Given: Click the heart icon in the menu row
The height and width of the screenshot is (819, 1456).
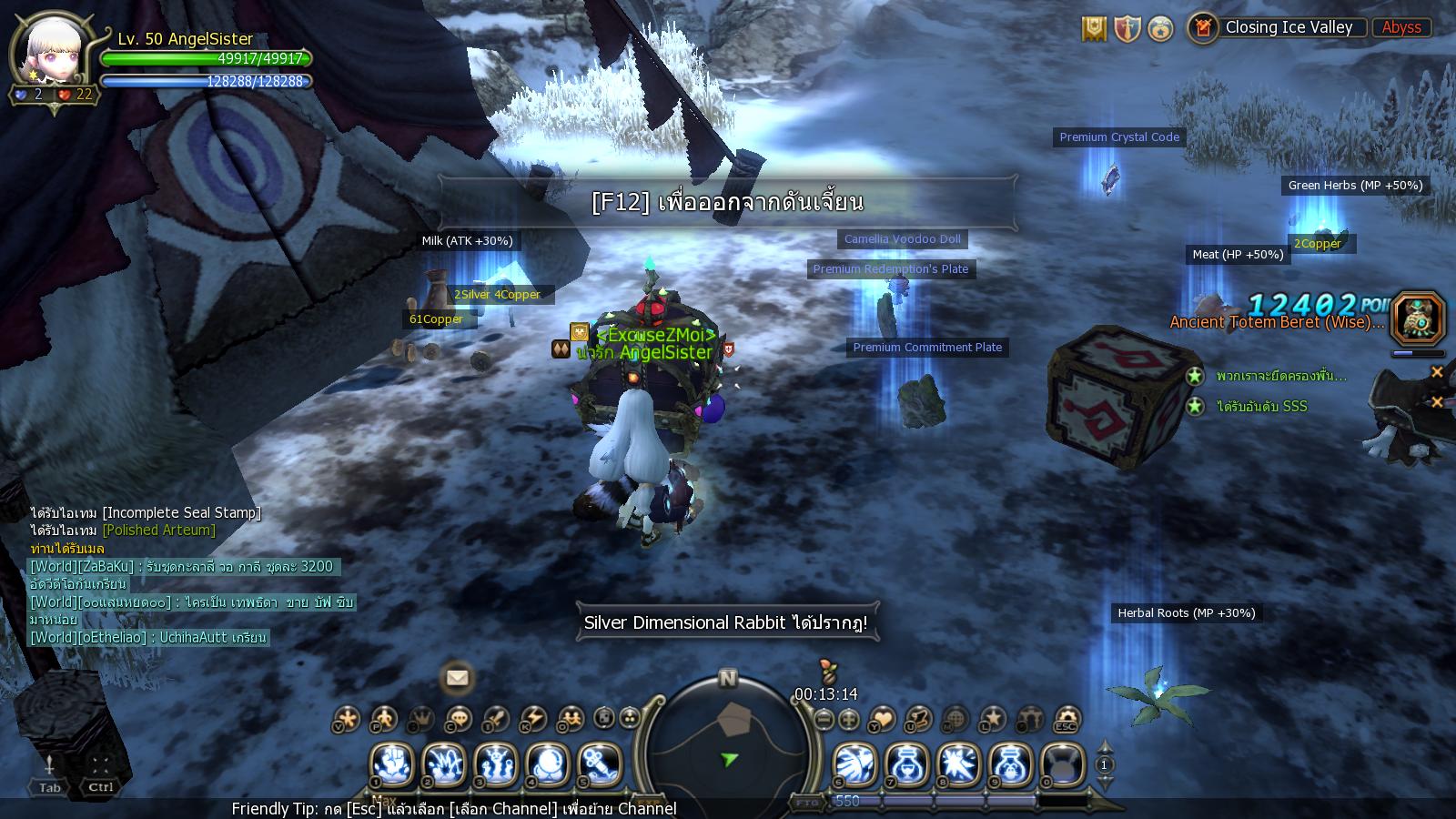Looking at the screenshot, I should click(x=883, y=720).
